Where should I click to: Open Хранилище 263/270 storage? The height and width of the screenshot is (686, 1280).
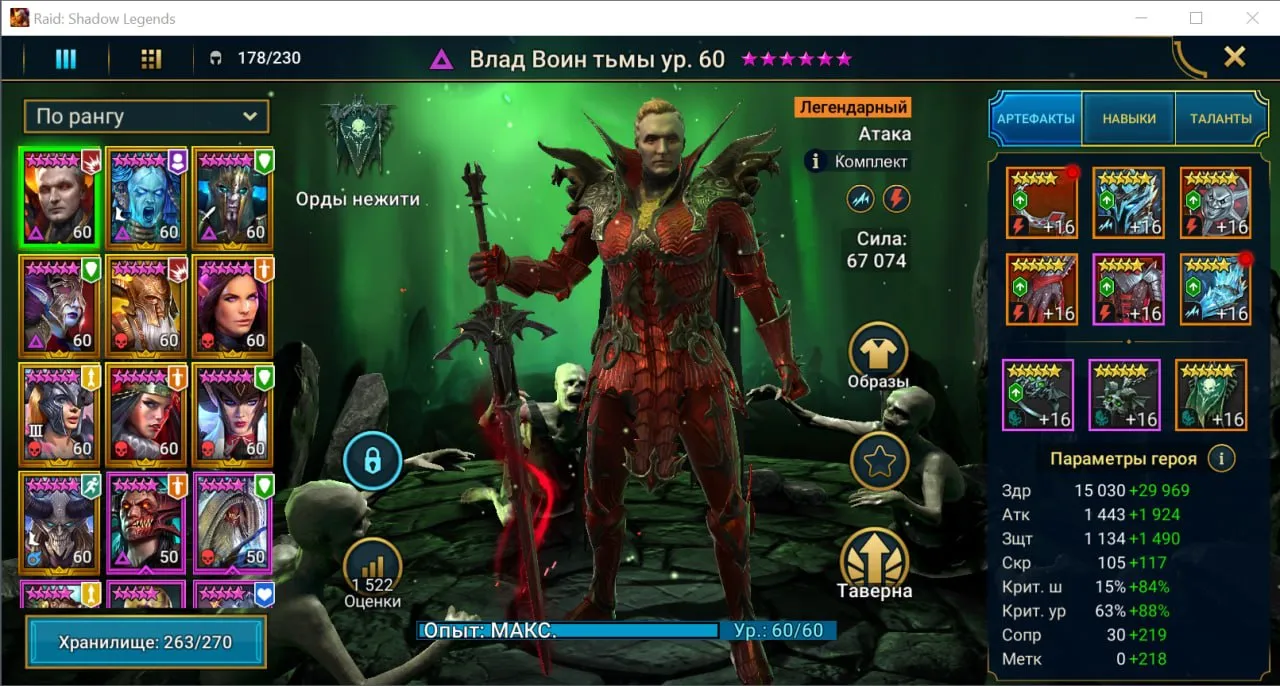click(146, 642)
